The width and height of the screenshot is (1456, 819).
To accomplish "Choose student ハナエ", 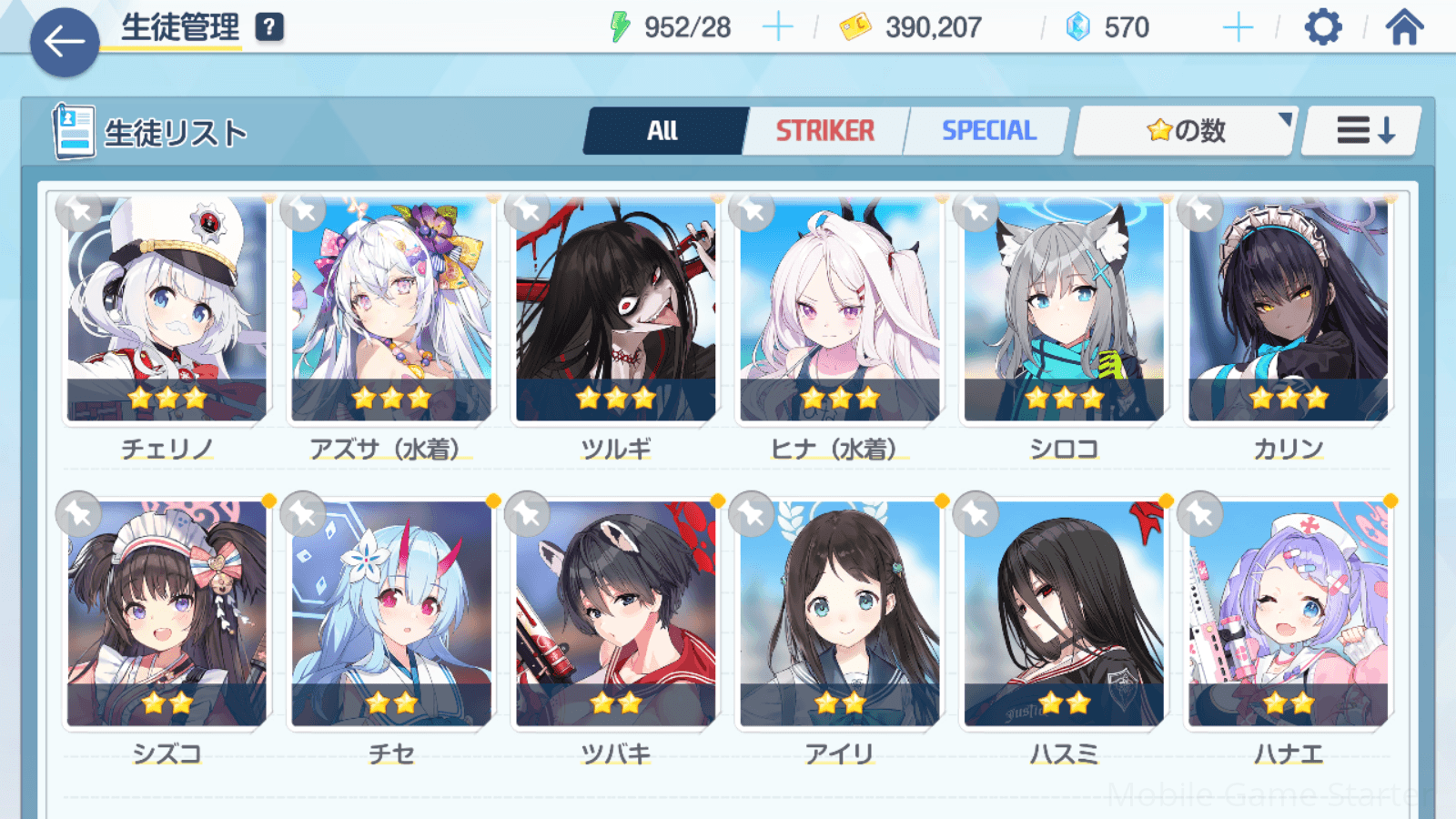I will click(1289, 614).
